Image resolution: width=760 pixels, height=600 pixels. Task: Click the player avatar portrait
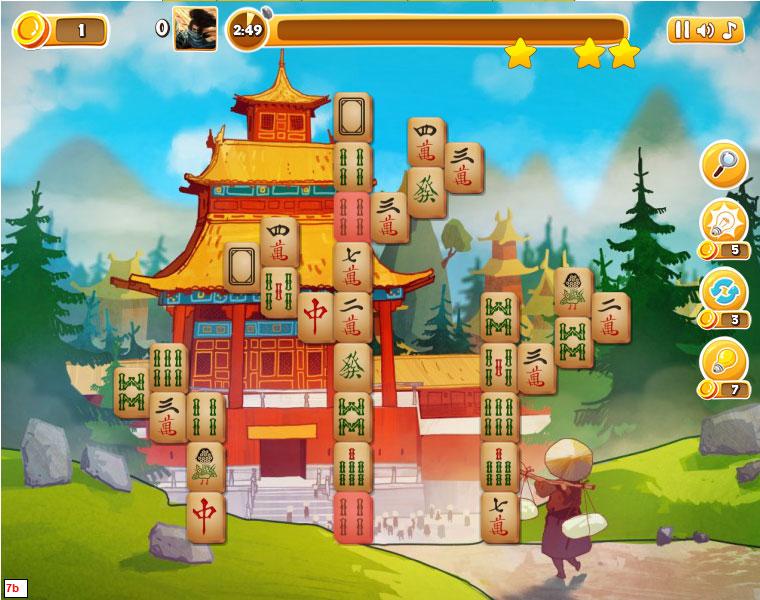point(195,28)
